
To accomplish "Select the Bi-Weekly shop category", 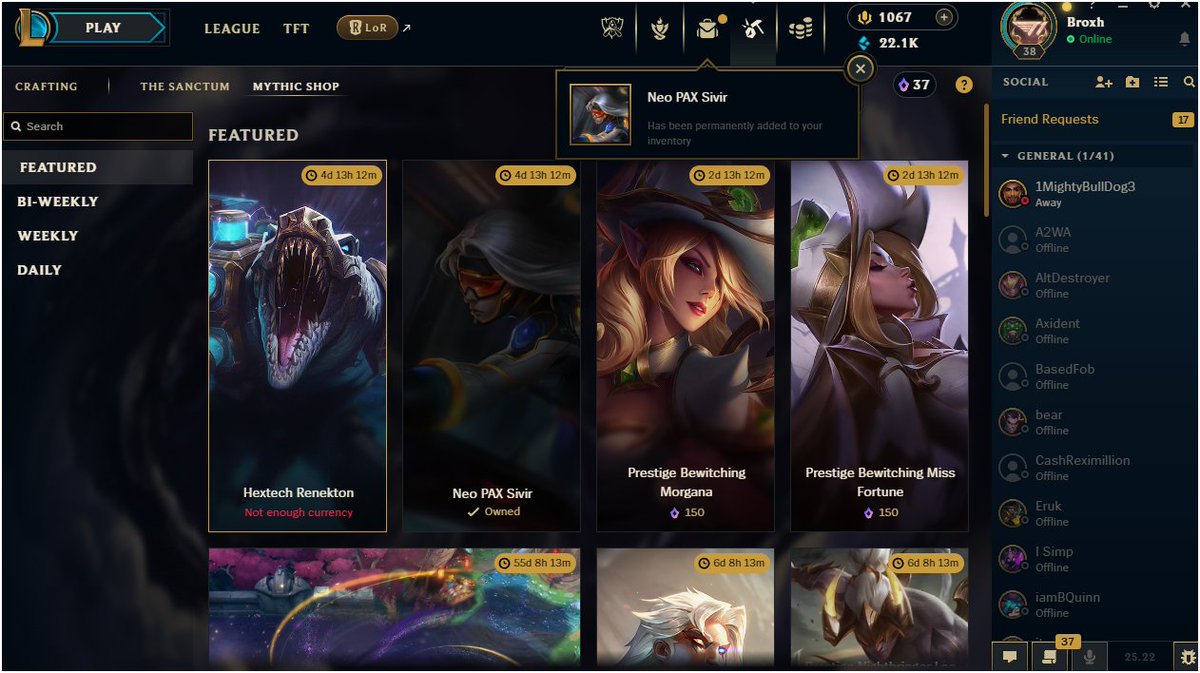I will point(58,202).
